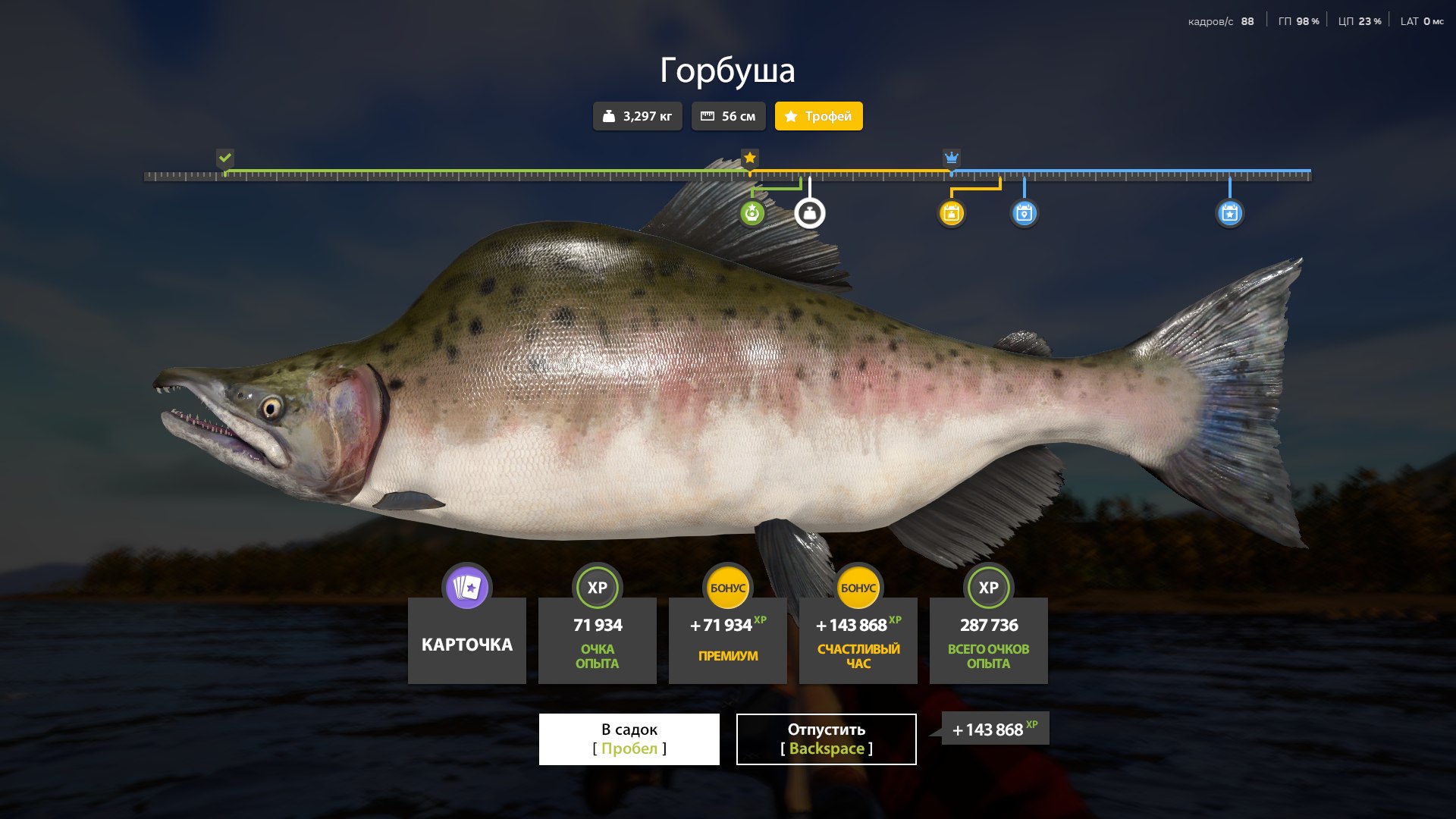Image resolution: width=1456 pixels, height=819 pixels.
Task: Click the purple КАРТОЧКА collectible card icon
Action: click(466, 587)
